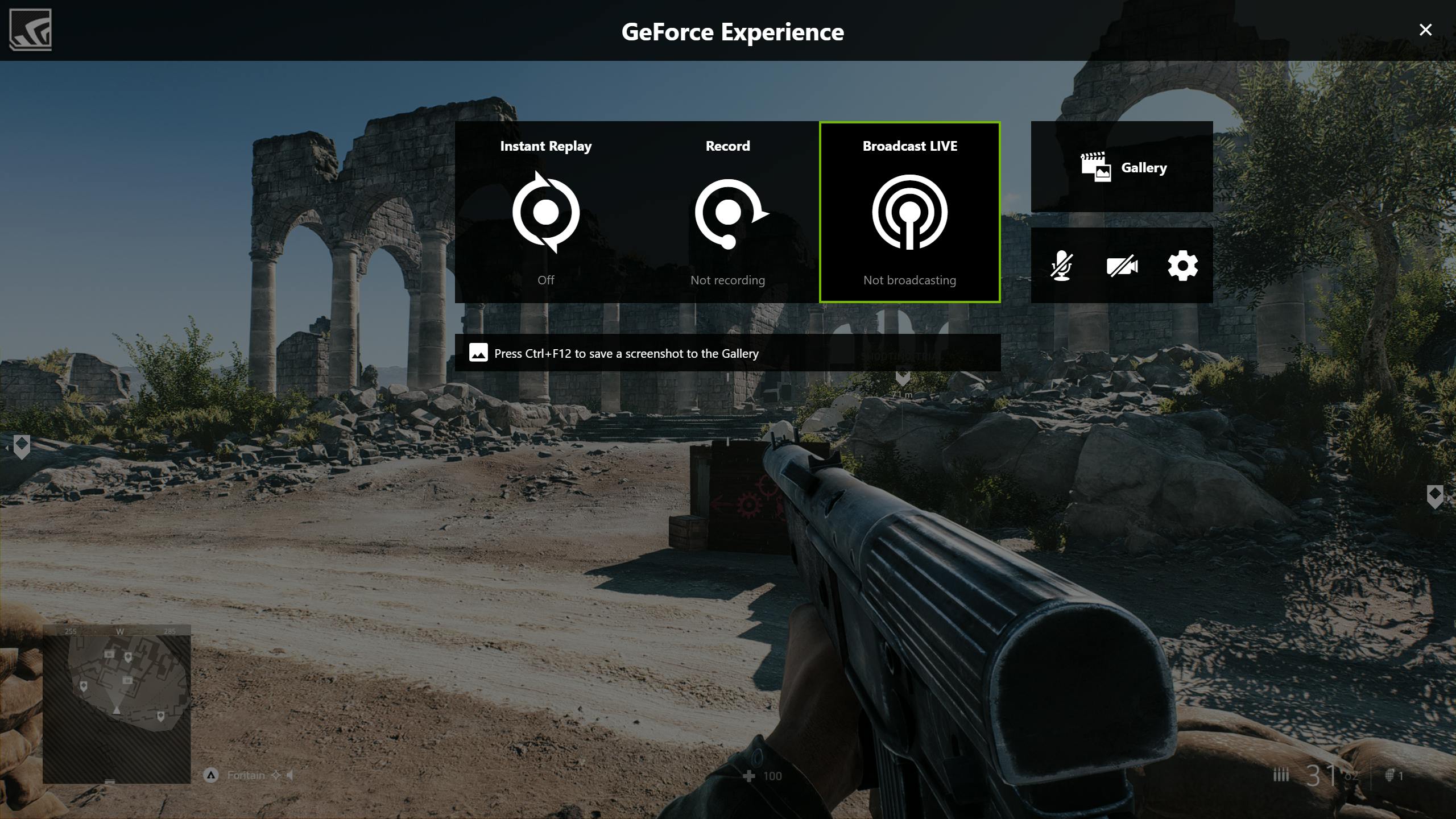Click the GeForce logo in top-left corner
Image resolution: width=1456 pixels, height=819 pixels.
31,30
